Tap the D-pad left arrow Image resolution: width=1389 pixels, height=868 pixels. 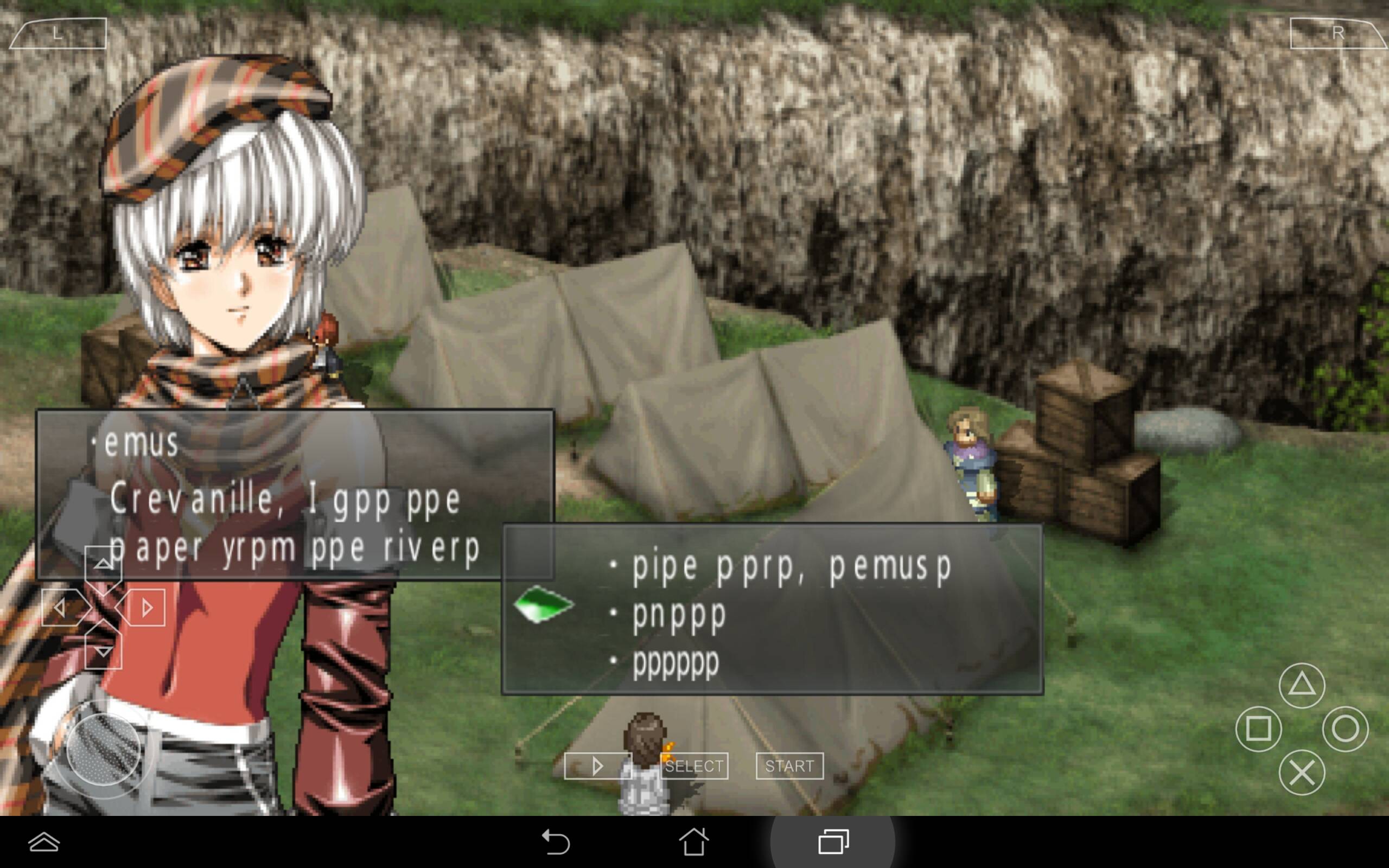click(x=60, y=608)
